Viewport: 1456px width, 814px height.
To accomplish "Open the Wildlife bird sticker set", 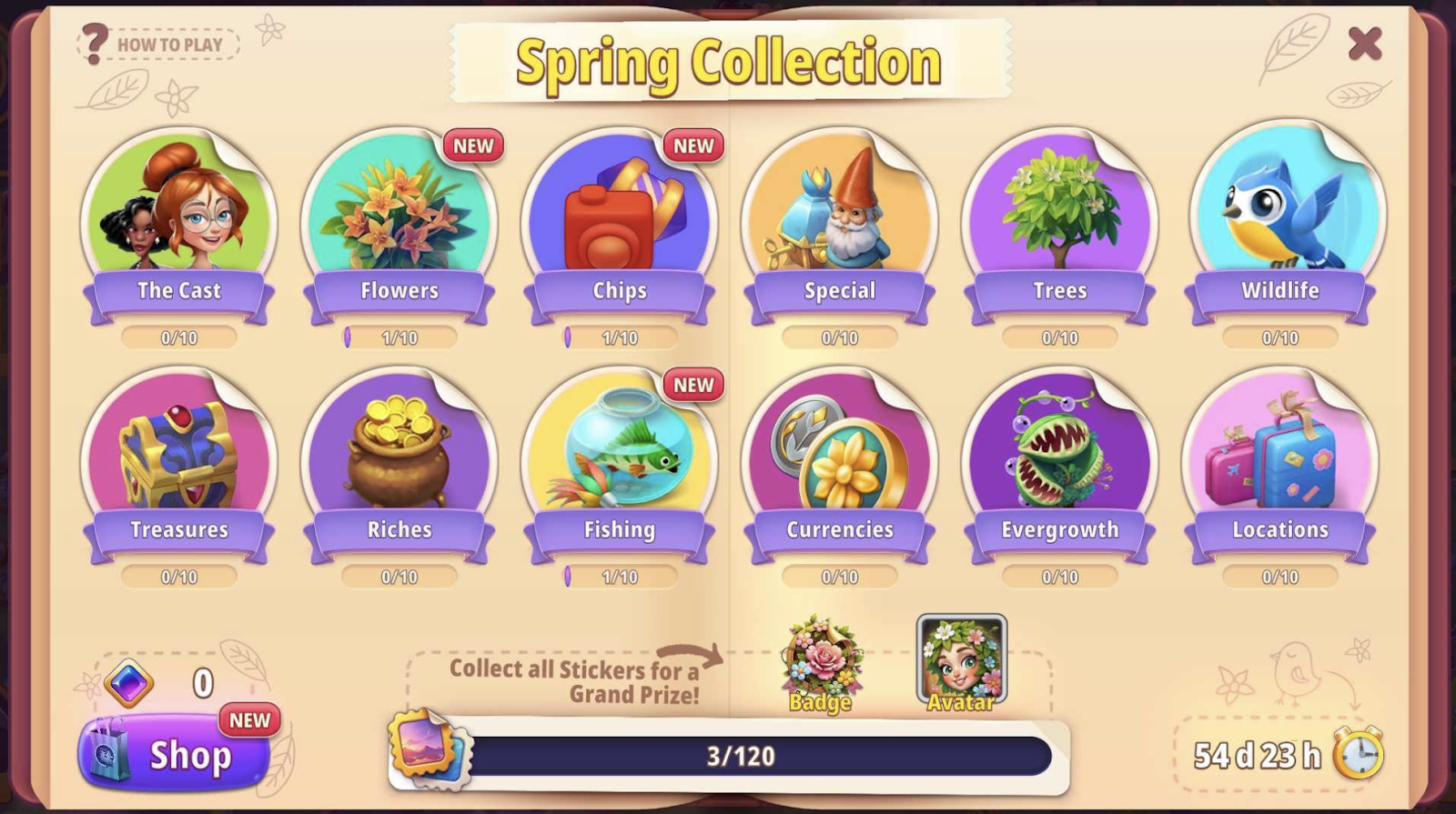I will click(x=1280, y=218).
